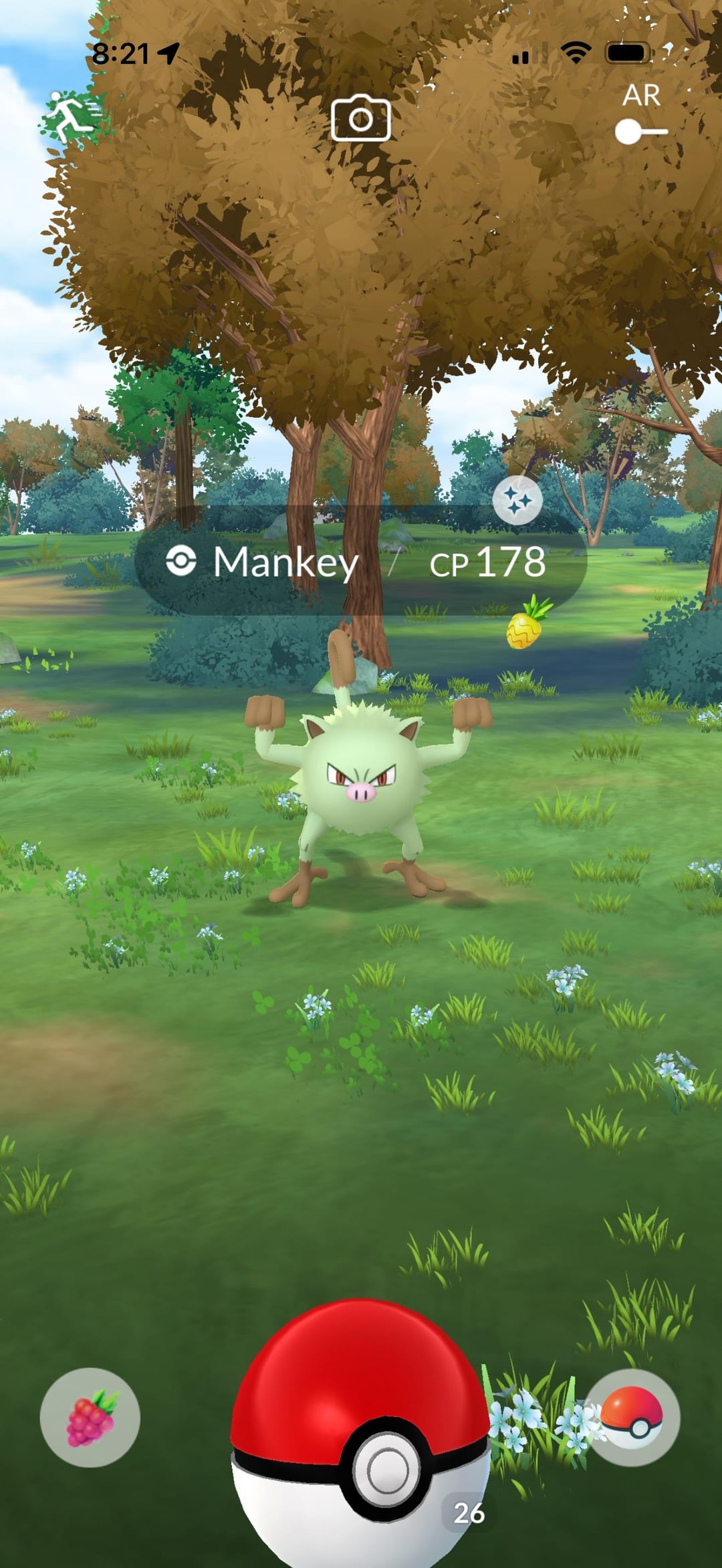
Task: Open the camera snapshot mode
Action: [x=361, y=119]
